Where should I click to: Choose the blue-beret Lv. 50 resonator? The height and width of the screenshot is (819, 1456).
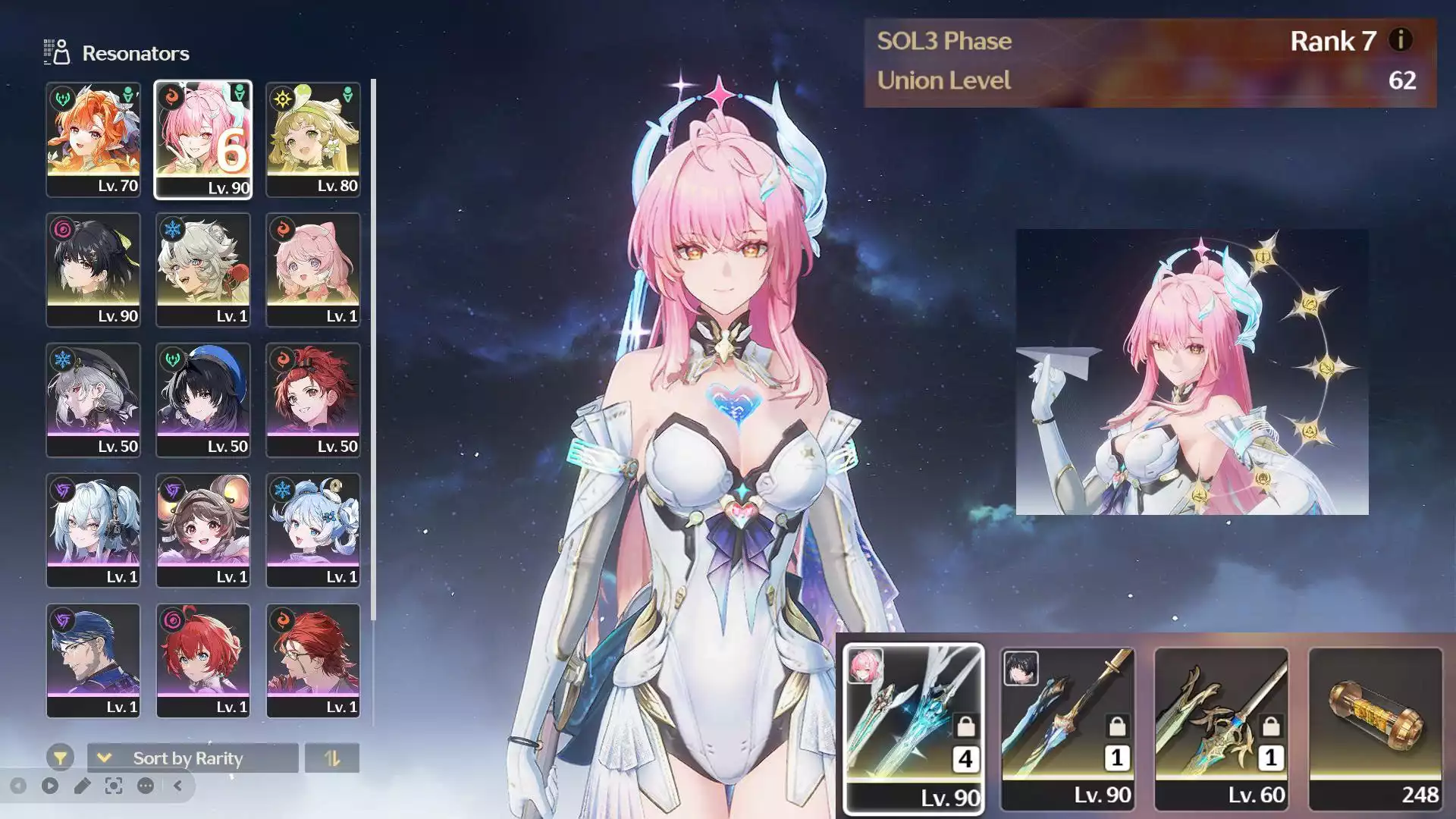[203, 400]
